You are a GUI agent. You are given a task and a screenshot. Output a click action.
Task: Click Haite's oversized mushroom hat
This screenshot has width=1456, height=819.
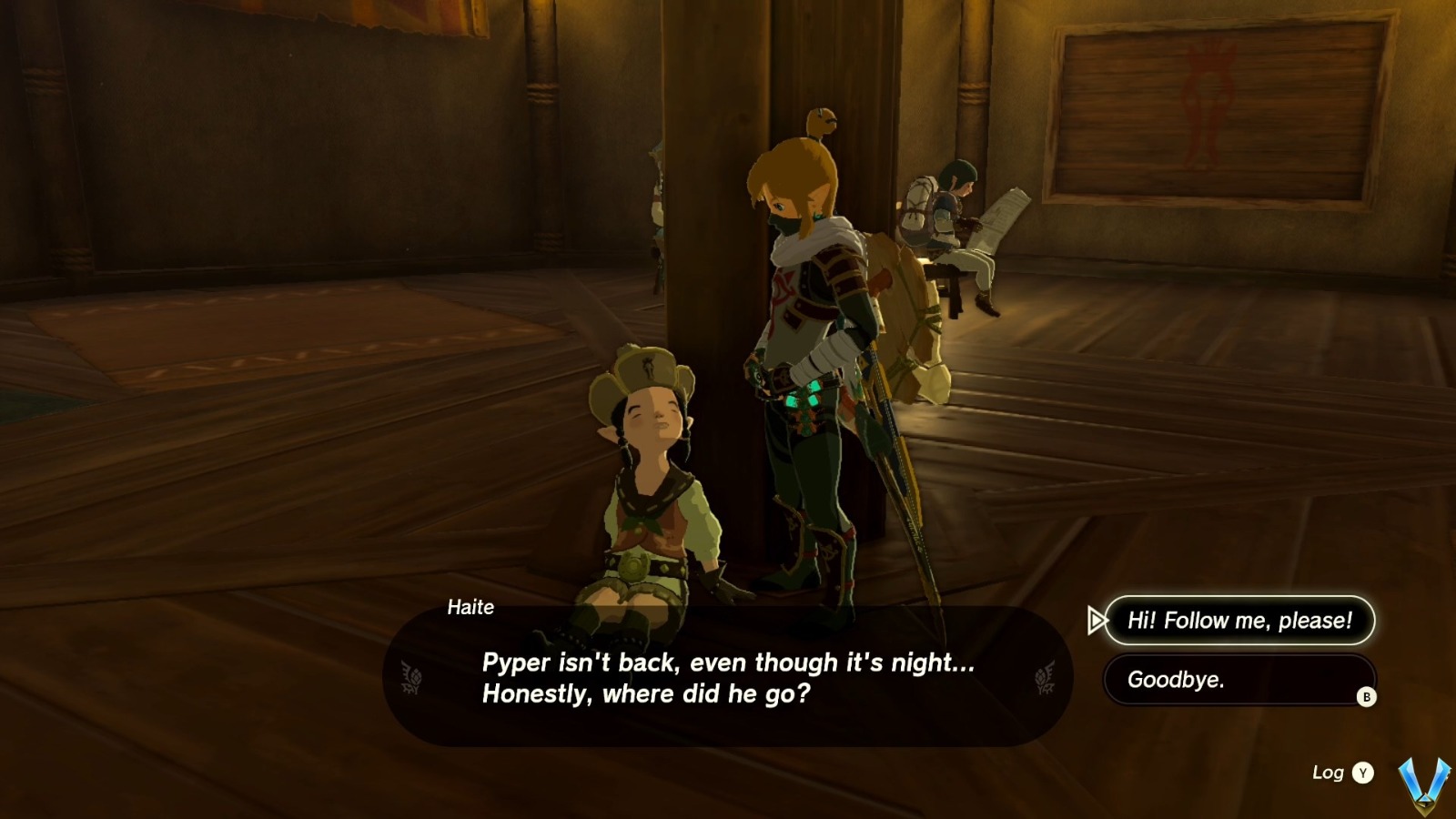point(645,371)
